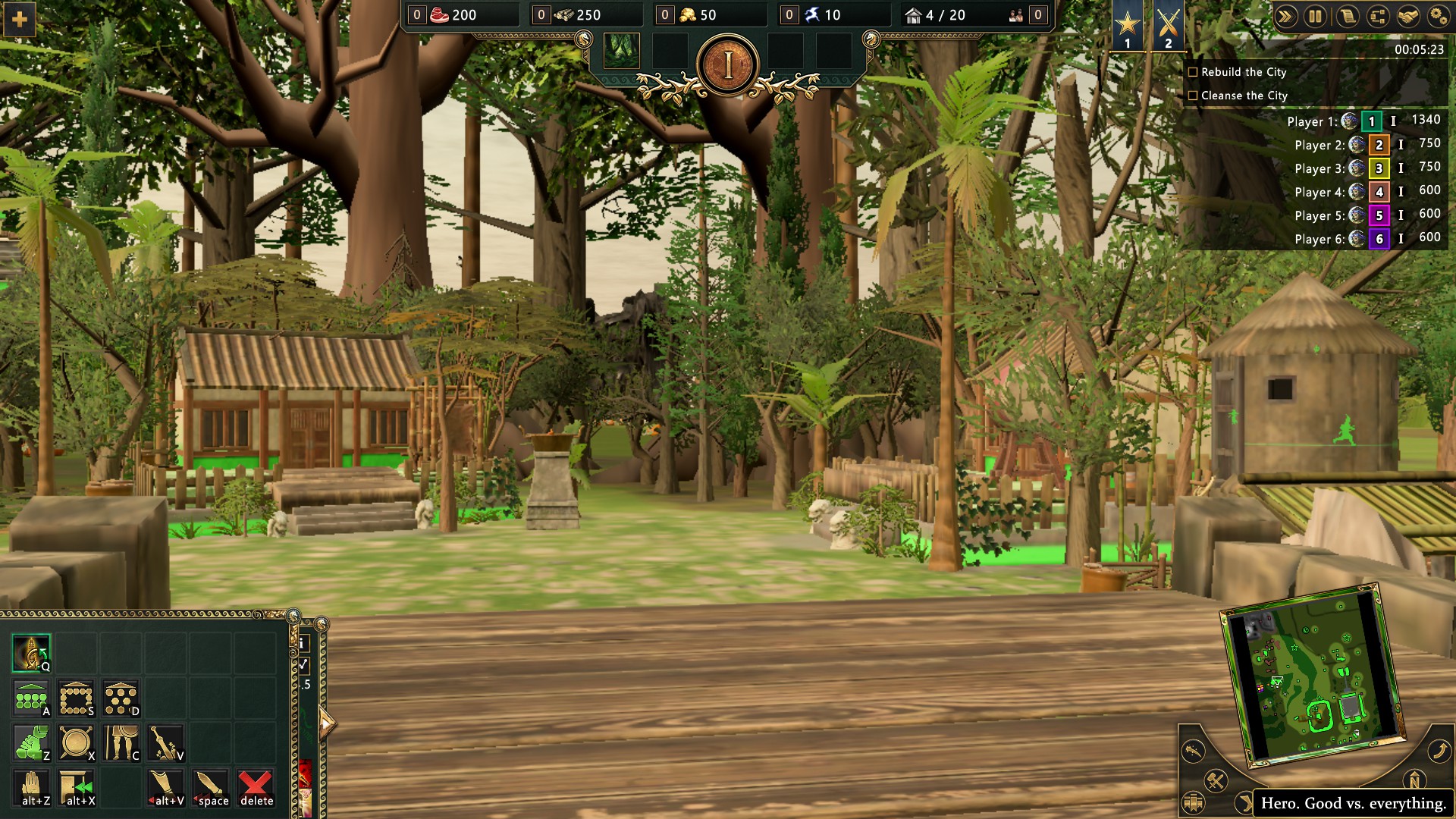Click the fast-forward game speed button
This screenshot has height=819, width=1456.
pyautogui.click(x=1285, y=17)
